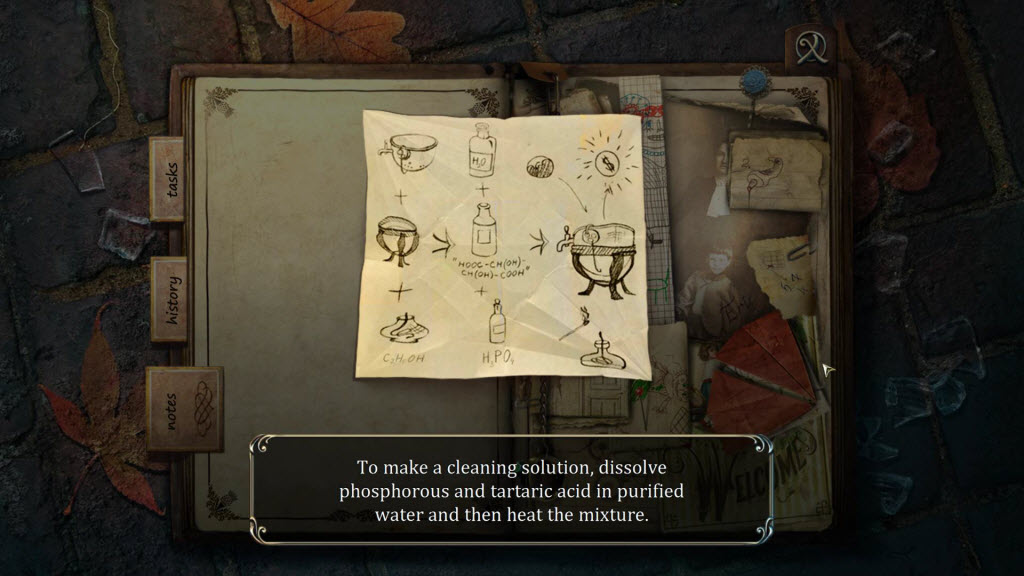Image resolution: width=1024 pixels, height=576 pixels.
Task: Close the journal with the ornate X
Action: (x=808, y=47)
